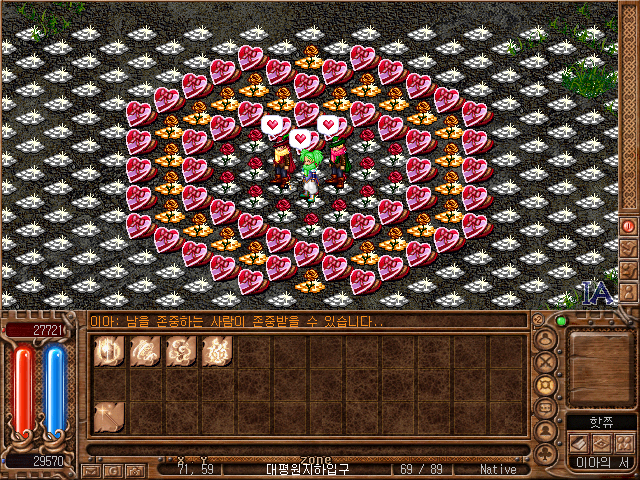Click the clover club round button
Screen dimensions: 640x480
click(546, 453)
